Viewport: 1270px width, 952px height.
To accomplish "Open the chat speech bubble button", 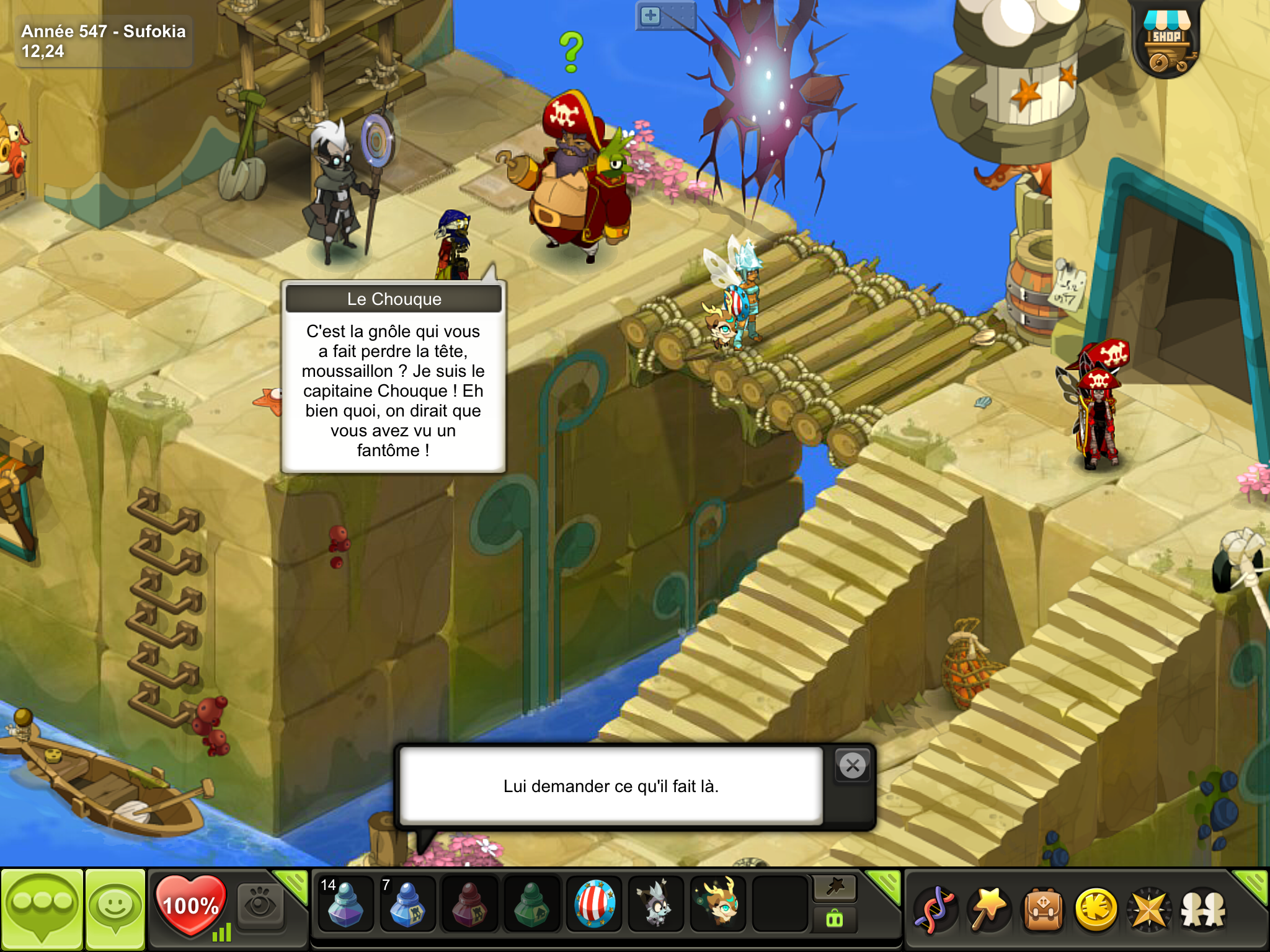I will tap(42, 909).
